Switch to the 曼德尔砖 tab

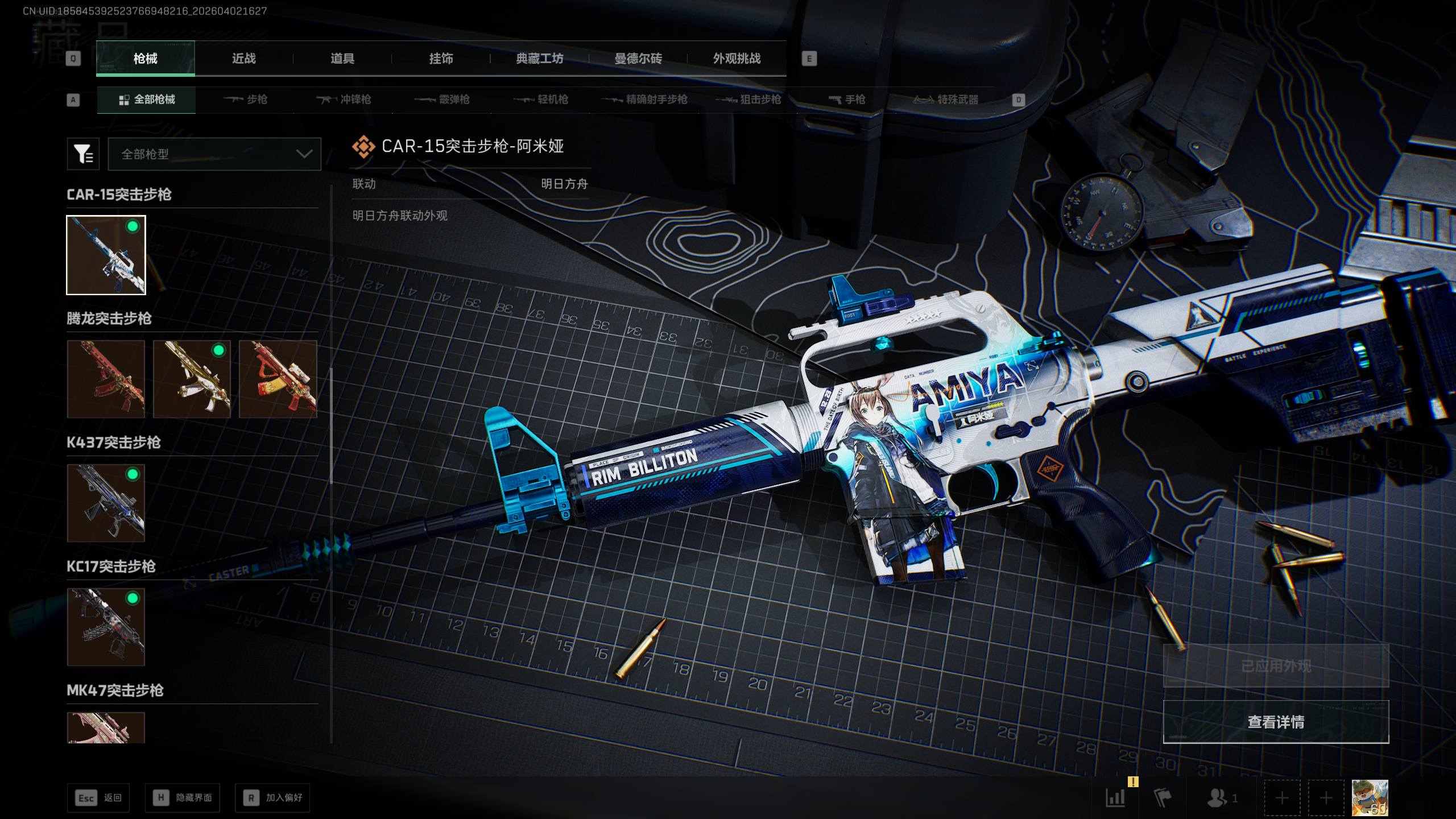coord(638,59)
